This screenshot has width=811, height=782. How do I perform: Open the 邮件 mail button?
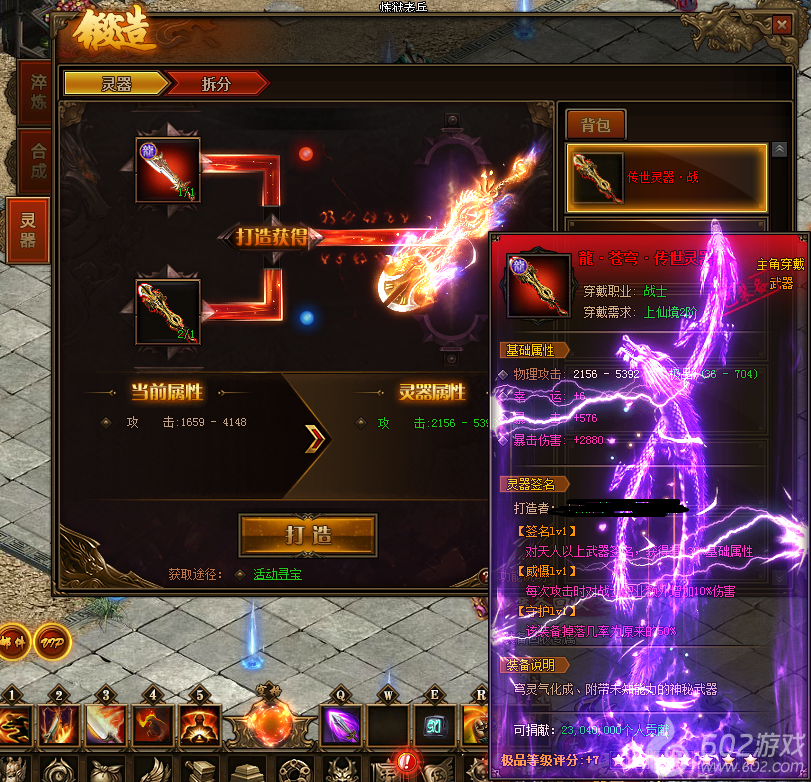12,640
